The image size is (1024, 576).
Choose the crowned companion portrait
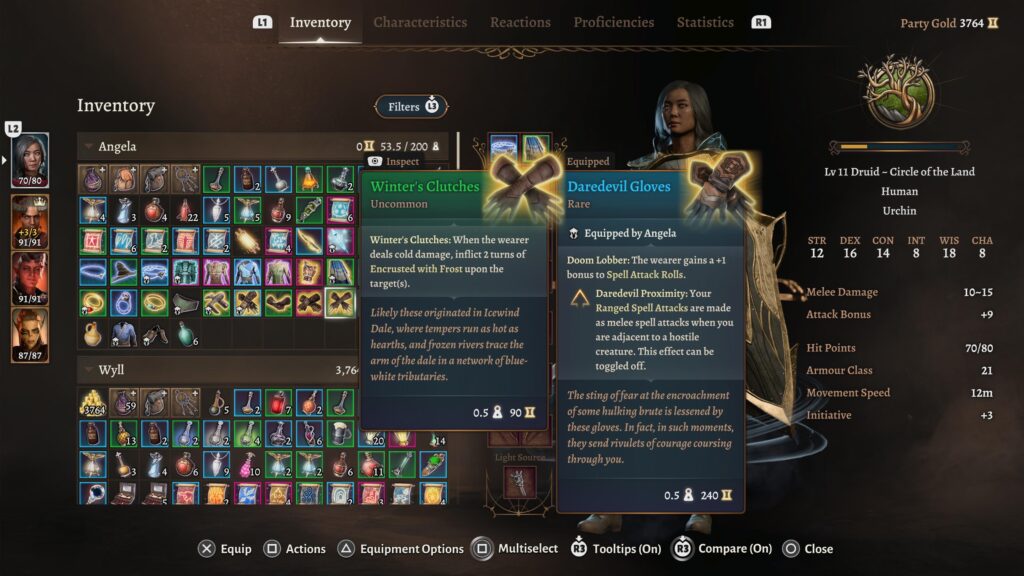coord(30,218)
